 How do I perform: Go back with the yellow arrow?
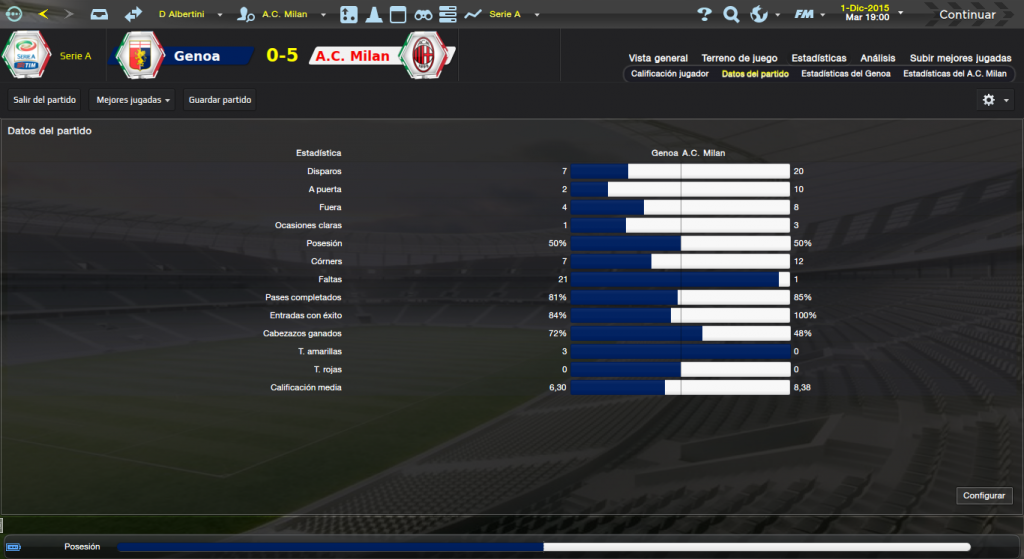point(42,14)
